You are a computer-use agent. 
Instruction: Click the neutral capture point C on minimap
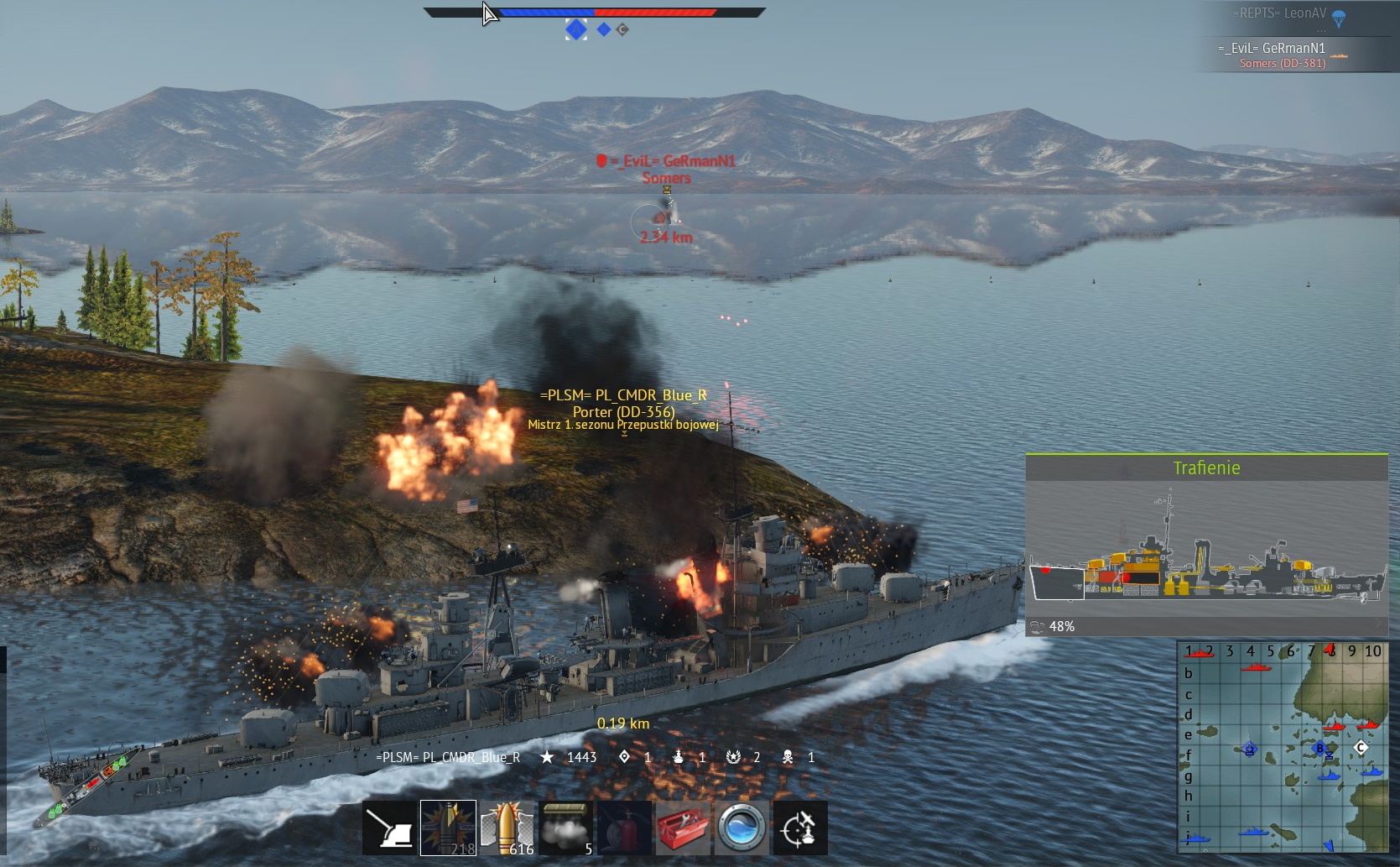coord(1361,747)
